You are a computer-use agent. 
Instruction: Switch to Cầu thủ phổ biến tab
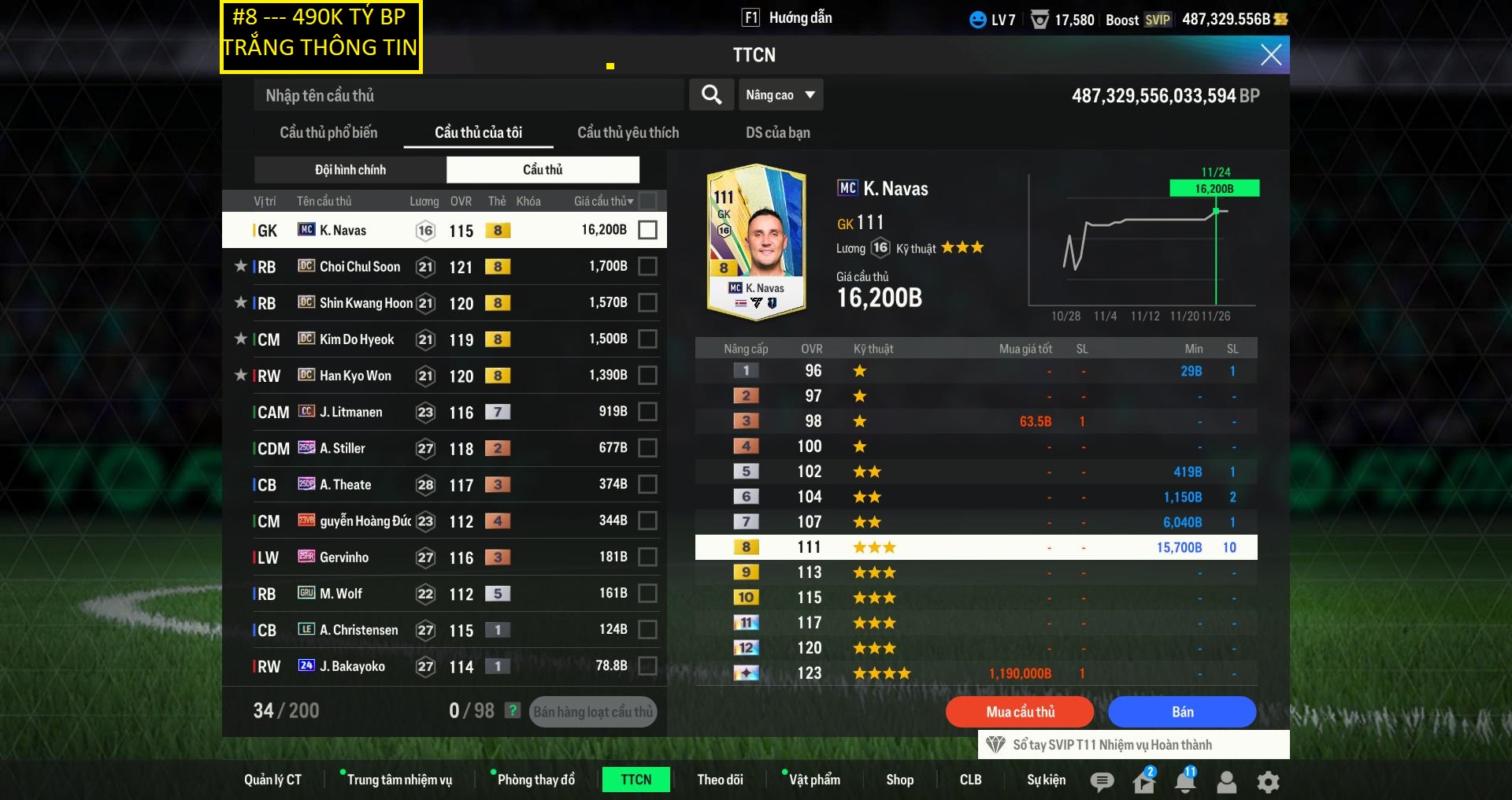[328, 132]
